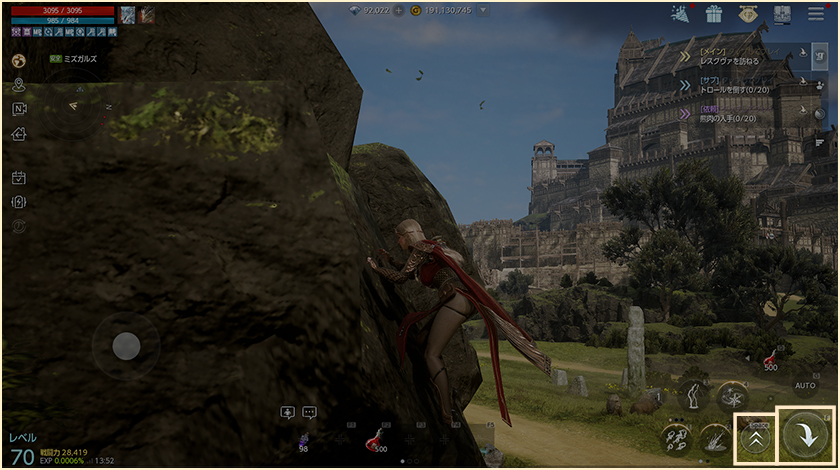Open the hamburger main menu

point(815,14)
